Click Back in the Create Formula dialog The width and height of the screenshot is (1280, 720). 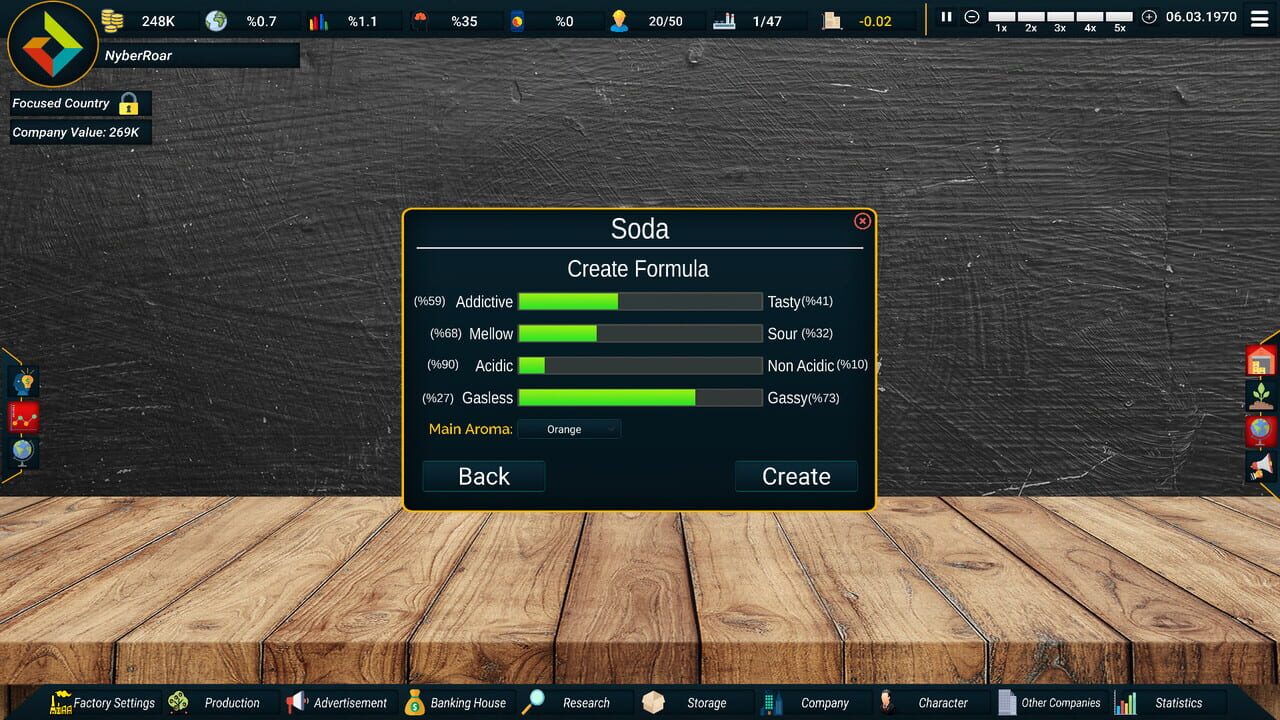point(483,476)
